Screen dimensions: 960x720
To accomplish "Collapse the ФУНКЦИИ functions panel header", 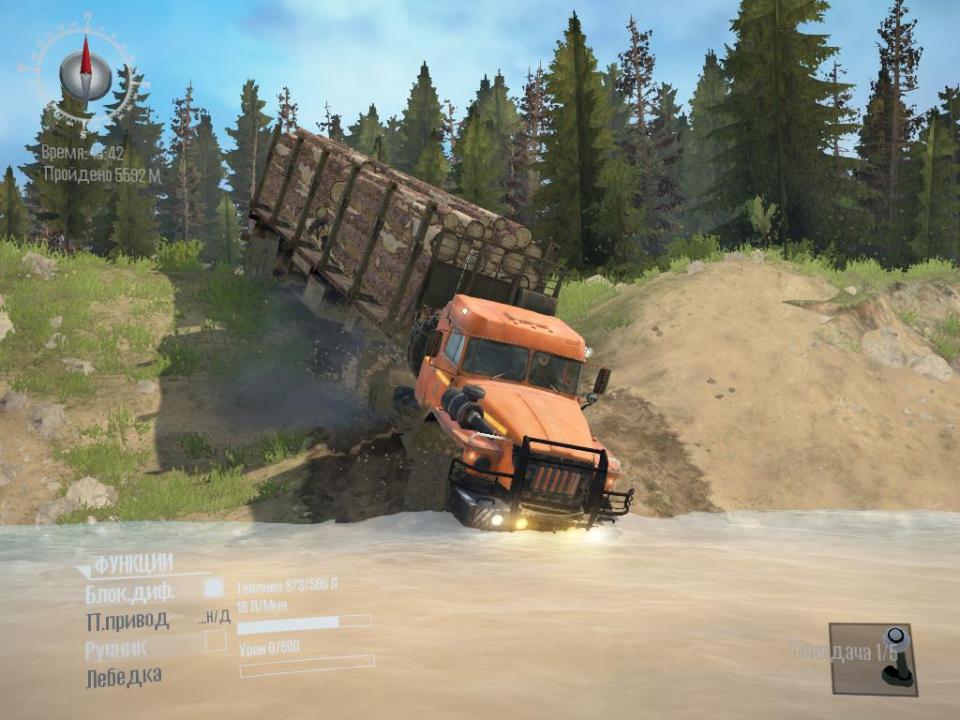I will click(131, 563).
